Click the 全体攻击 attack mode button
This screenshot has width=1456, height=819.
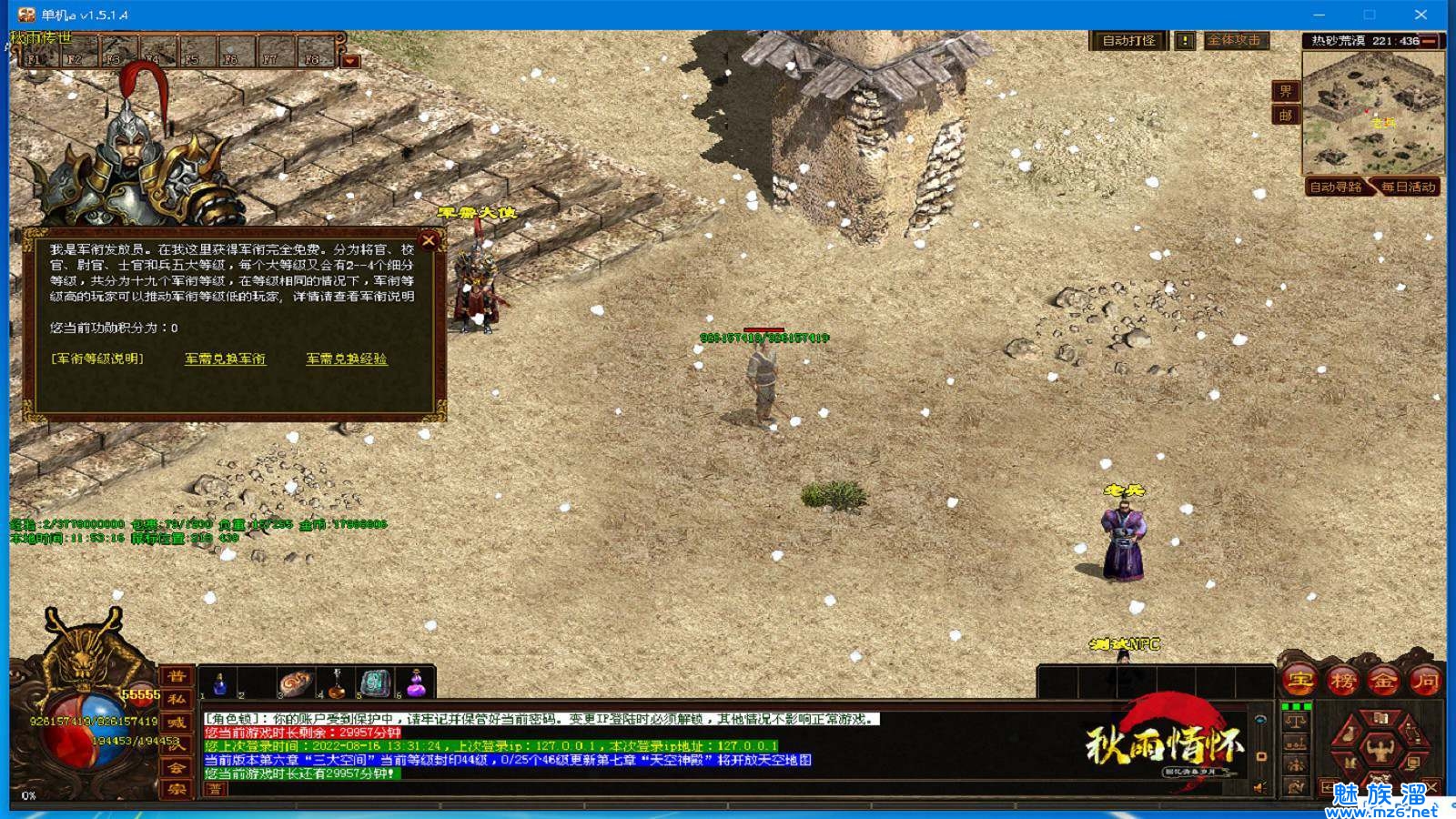coord(1235,41)
